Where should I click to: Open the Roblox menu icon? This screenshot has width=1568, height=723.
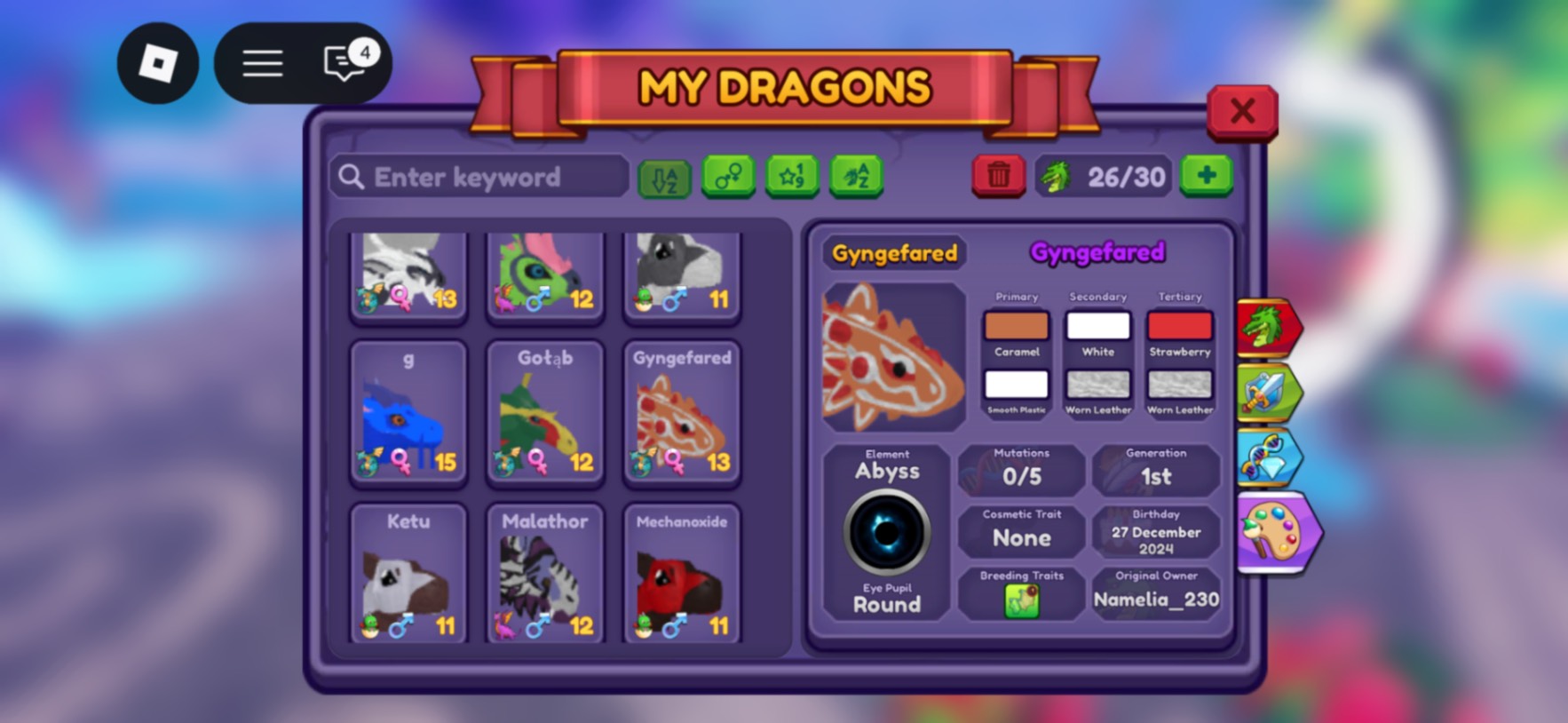[x=157, y=62]
